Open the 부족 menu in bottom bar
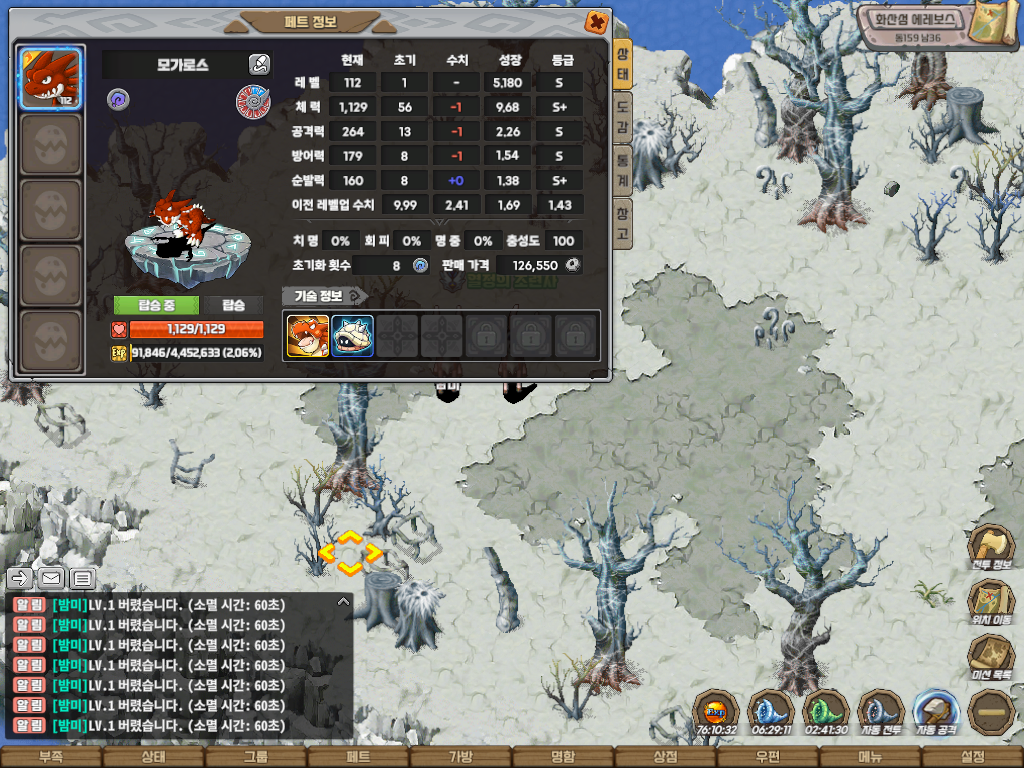 point(51,757)
